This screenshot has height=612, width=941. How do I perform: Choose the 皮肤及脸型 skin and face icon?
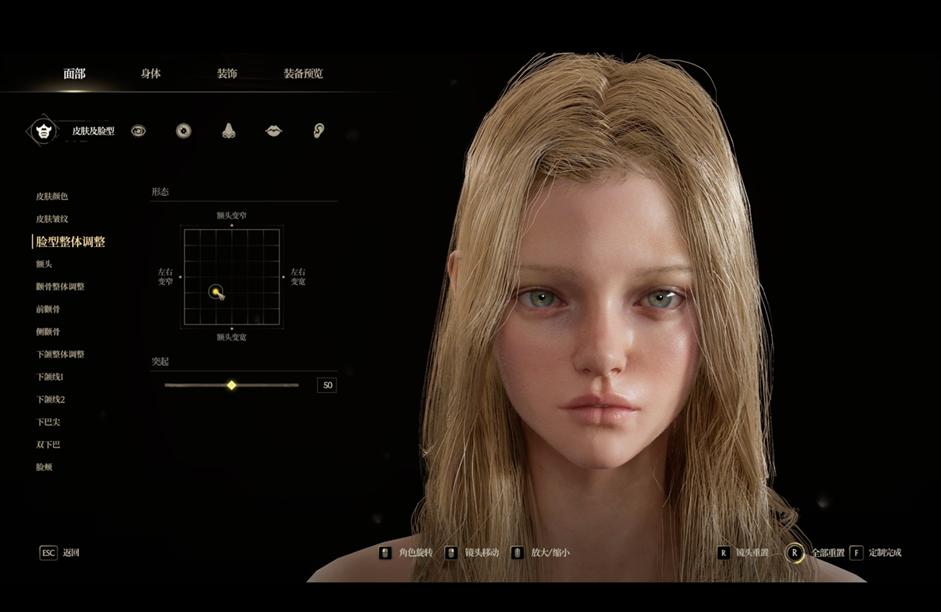(x=43, y=130)
